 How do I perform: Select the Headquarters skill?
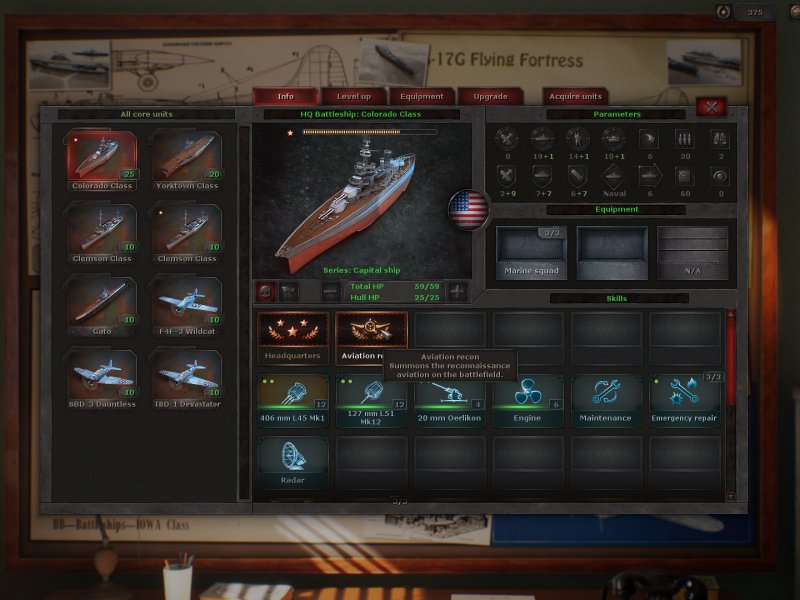point(293,334)
